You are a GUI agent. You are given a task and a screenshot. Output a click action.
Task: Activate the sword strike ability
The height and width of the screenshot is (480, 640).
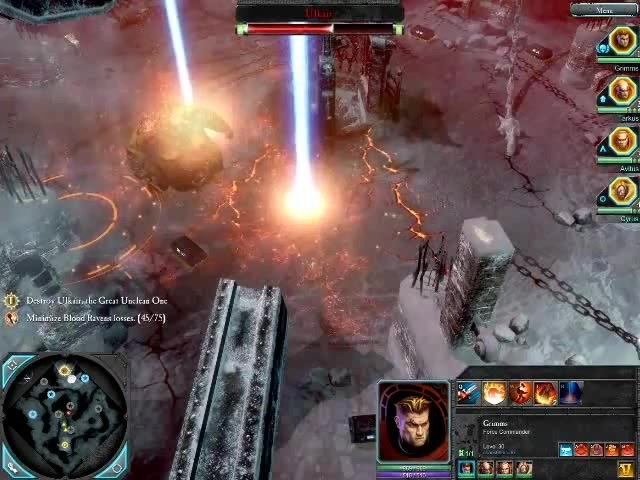pyautogui.click(x=467, y=393)
